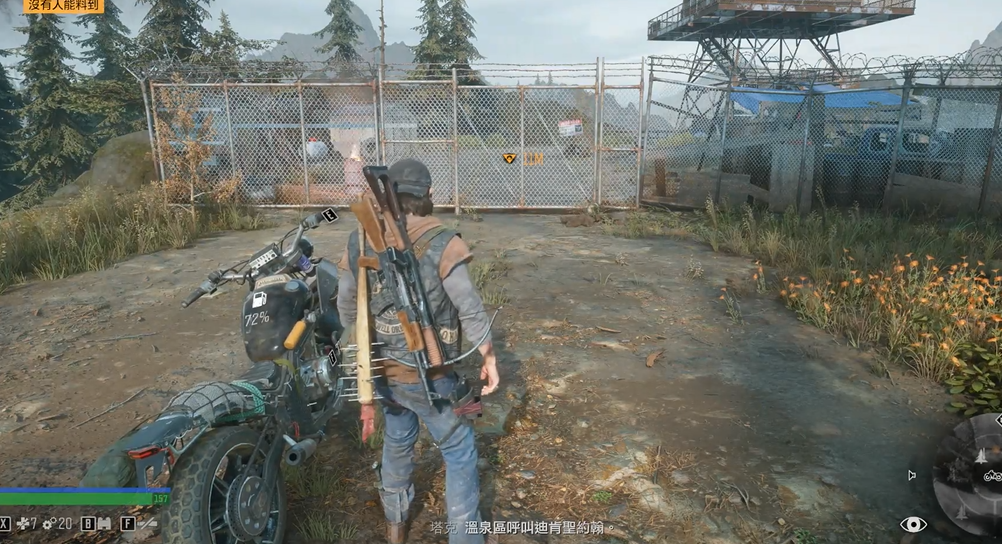Viewport: 1002px width, 544px height.
Task: Click the speaker noise indicator icon
Action: (x=910, y=475)
